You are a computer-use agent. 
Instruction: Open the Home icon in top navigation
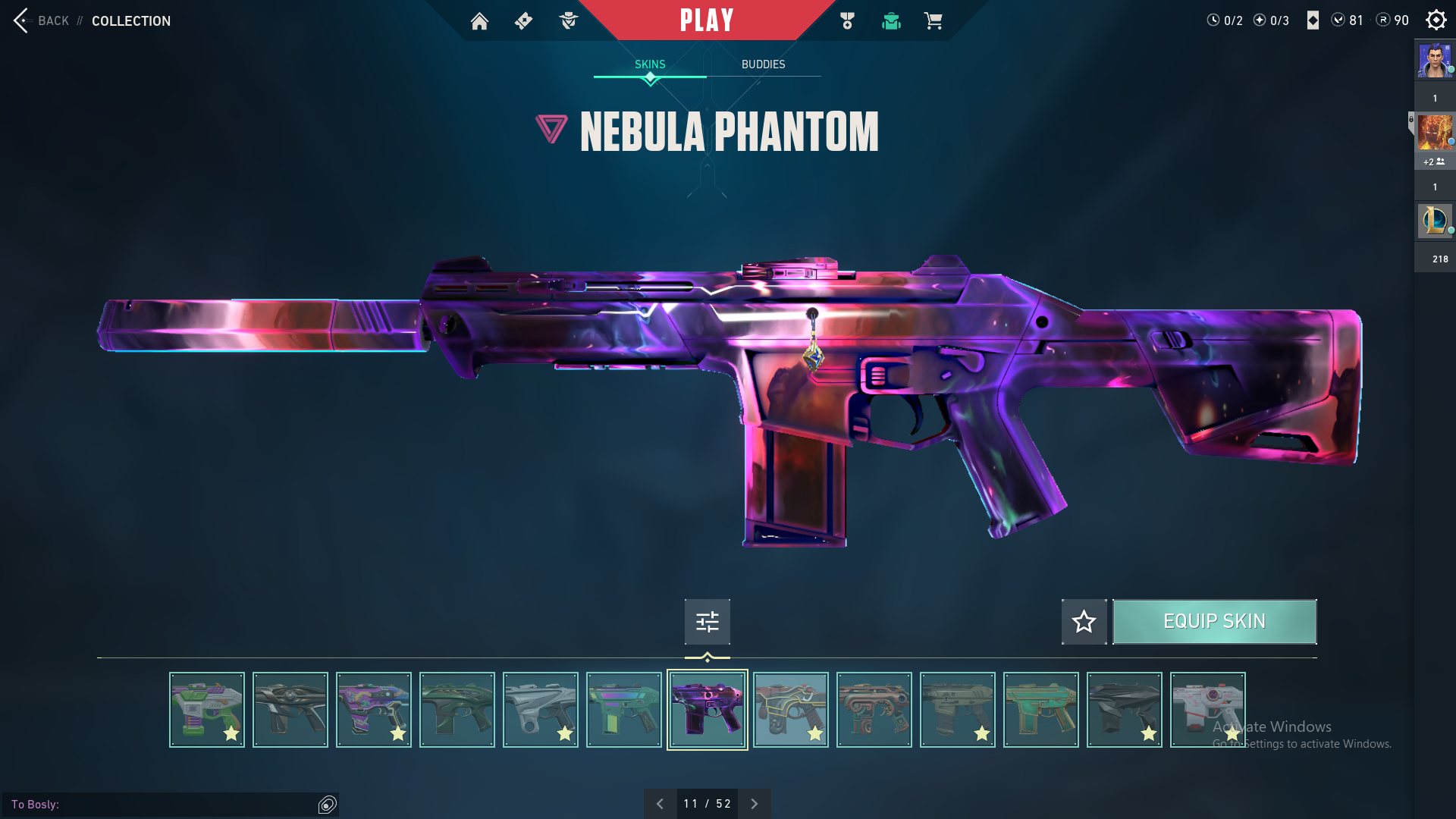point(479,21)
